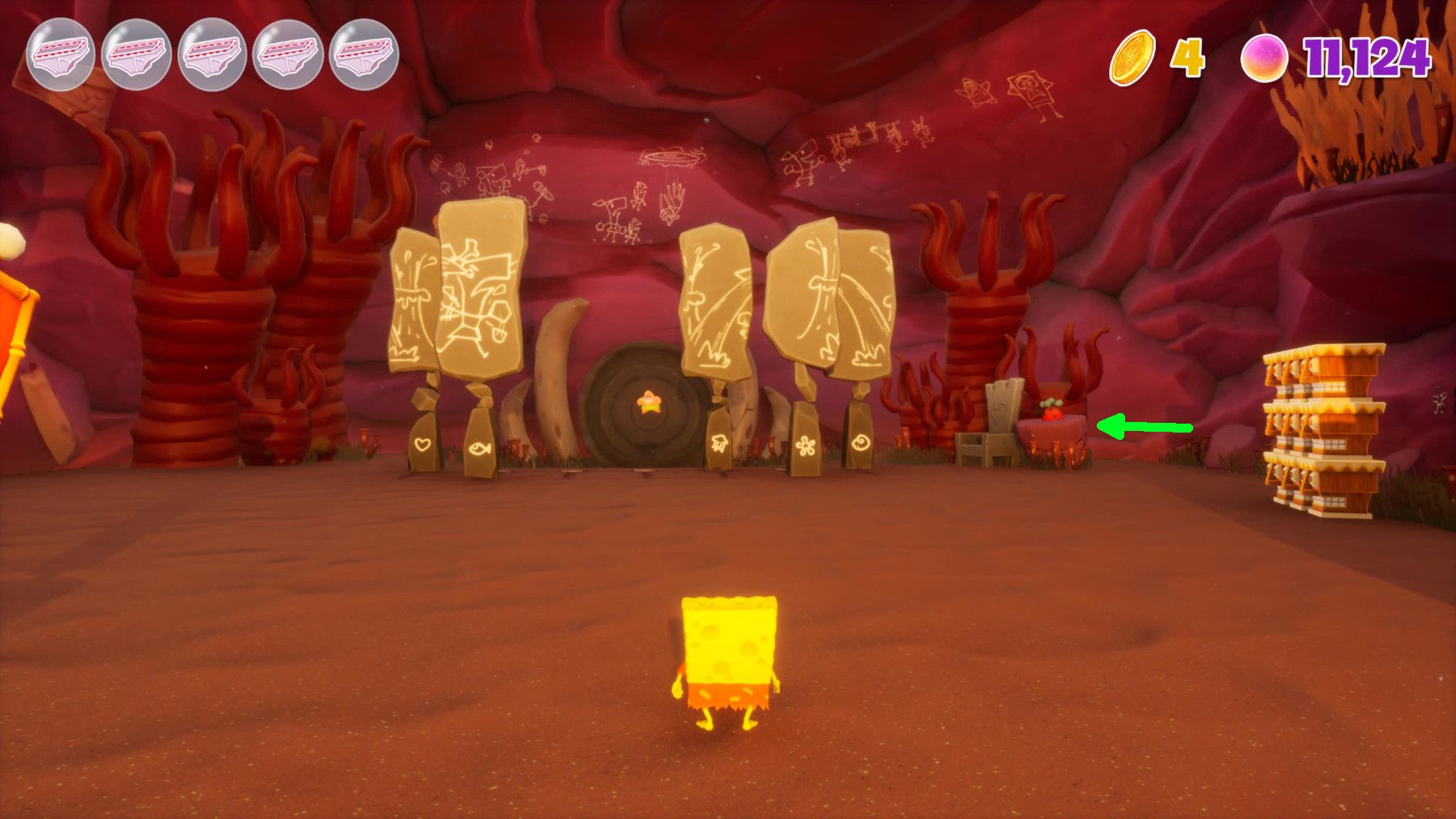
Task: Click the purple 11,124 jelly counter text
Action: (x=1369, y=58)
